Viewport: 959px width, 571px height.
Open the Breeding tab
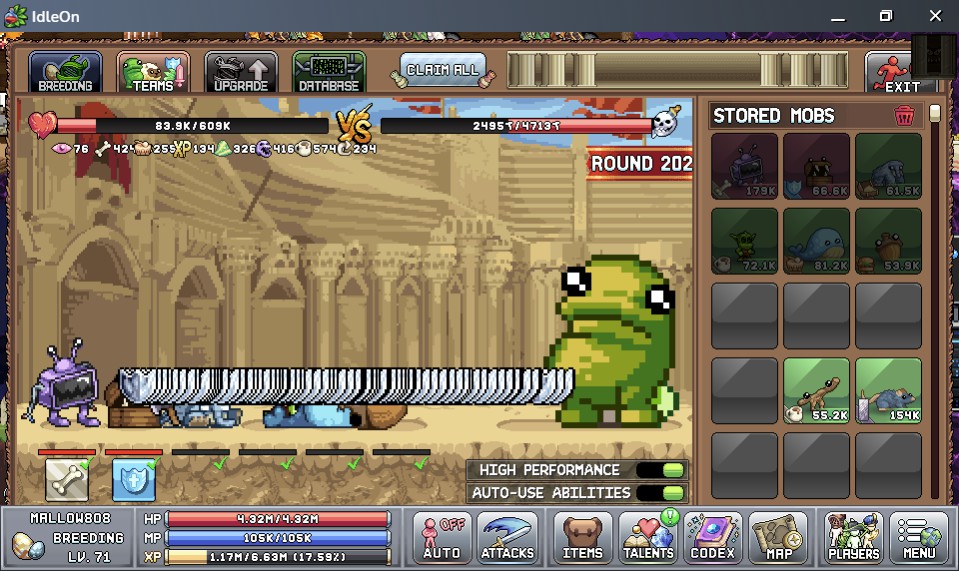click(x=65, y=72)
